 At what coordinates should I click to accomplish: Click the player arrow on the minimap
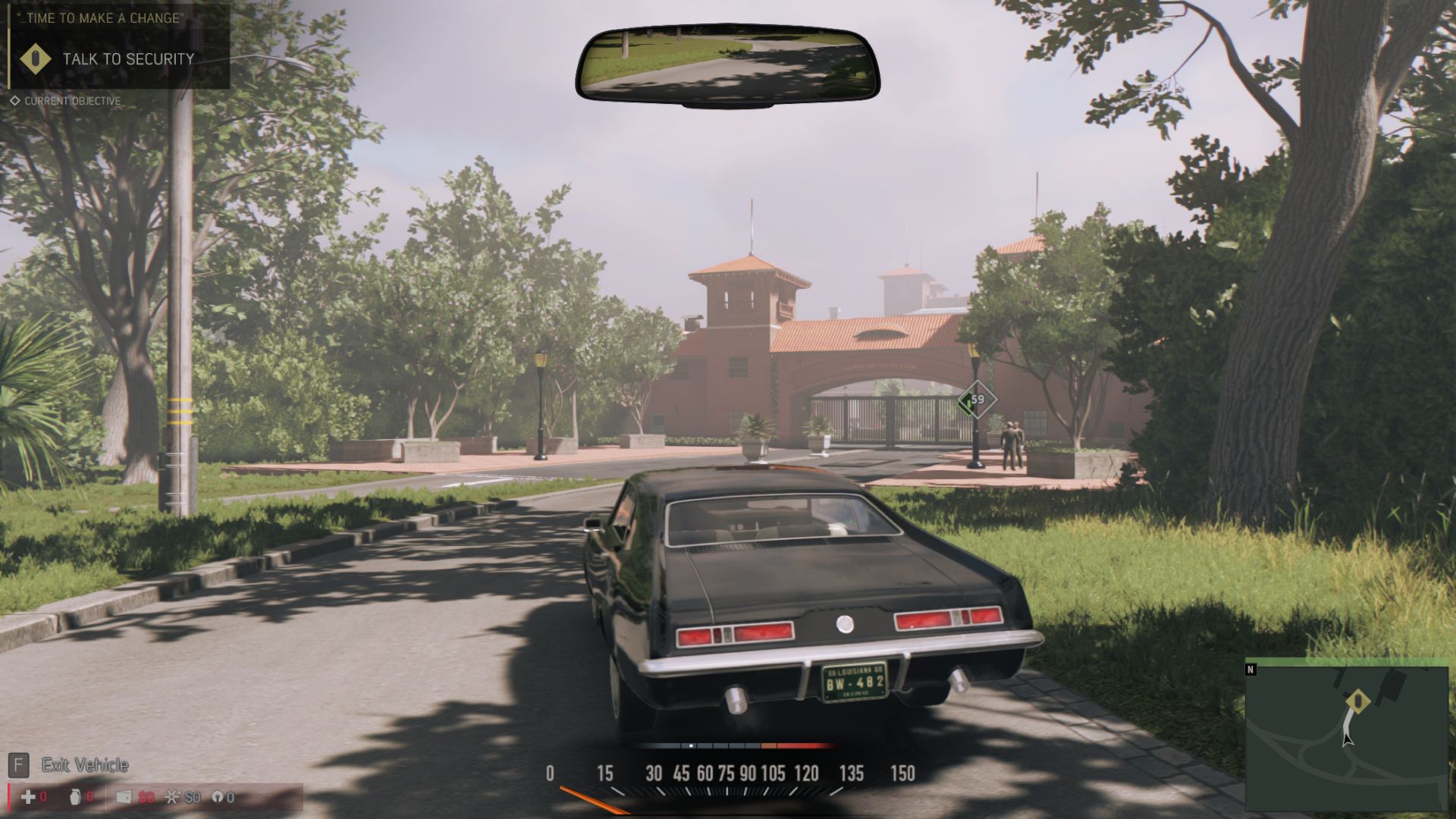pos(1347,738)
